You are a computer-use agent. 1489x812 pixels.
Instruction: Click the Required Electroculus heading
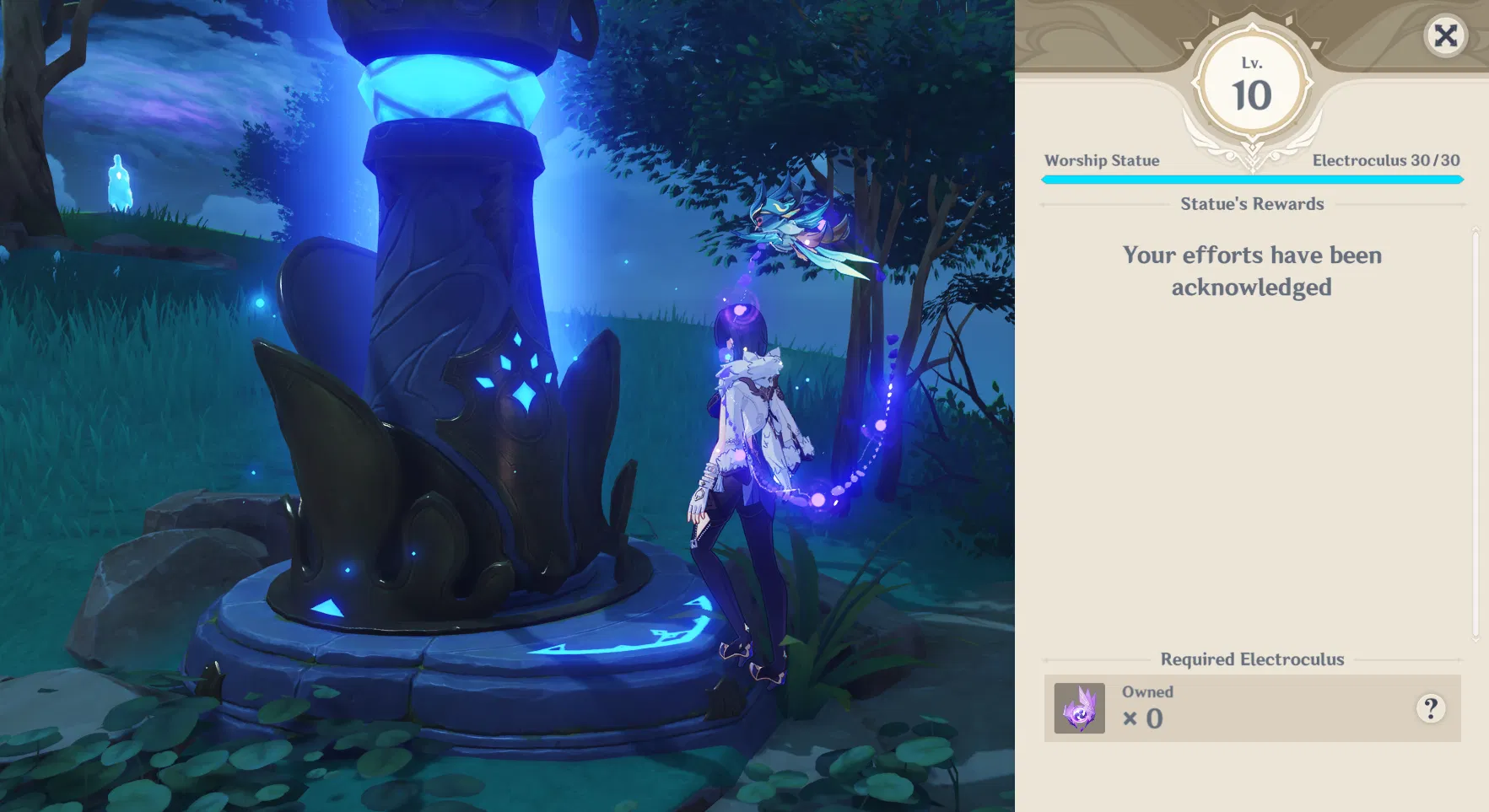(1252, 659)
